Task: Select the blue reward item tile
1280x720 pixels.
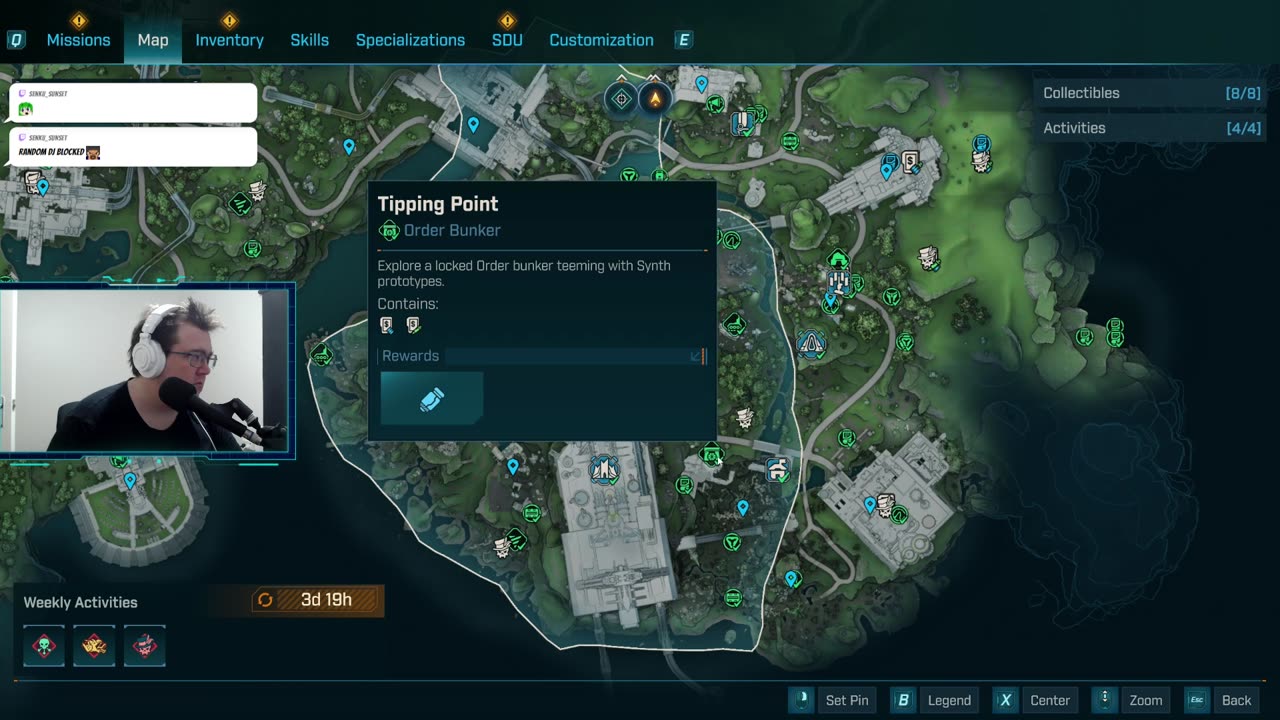Action: click(432, 399)
